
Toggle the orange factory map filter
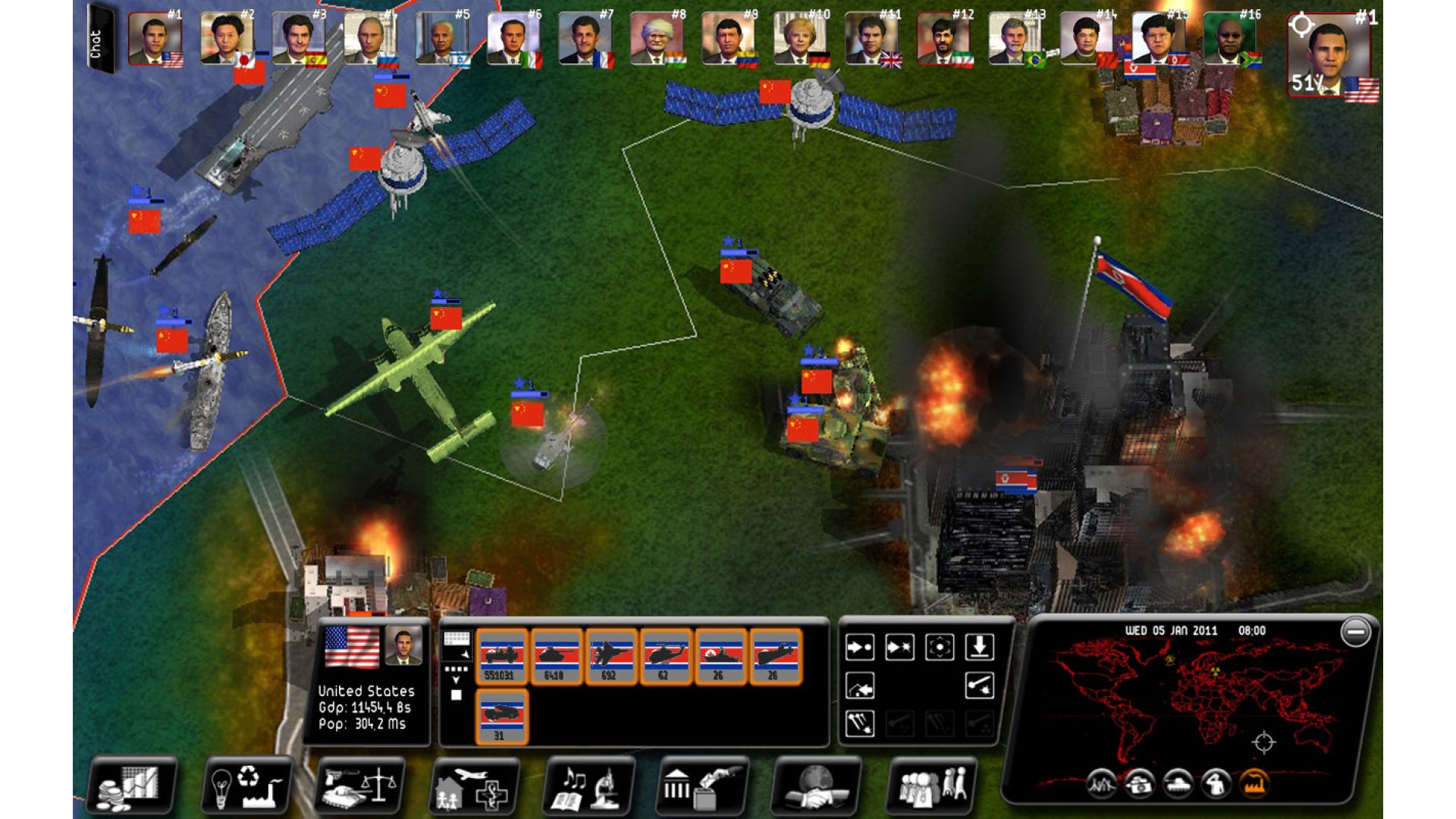pyautogui.click(x=1254, y=783)
